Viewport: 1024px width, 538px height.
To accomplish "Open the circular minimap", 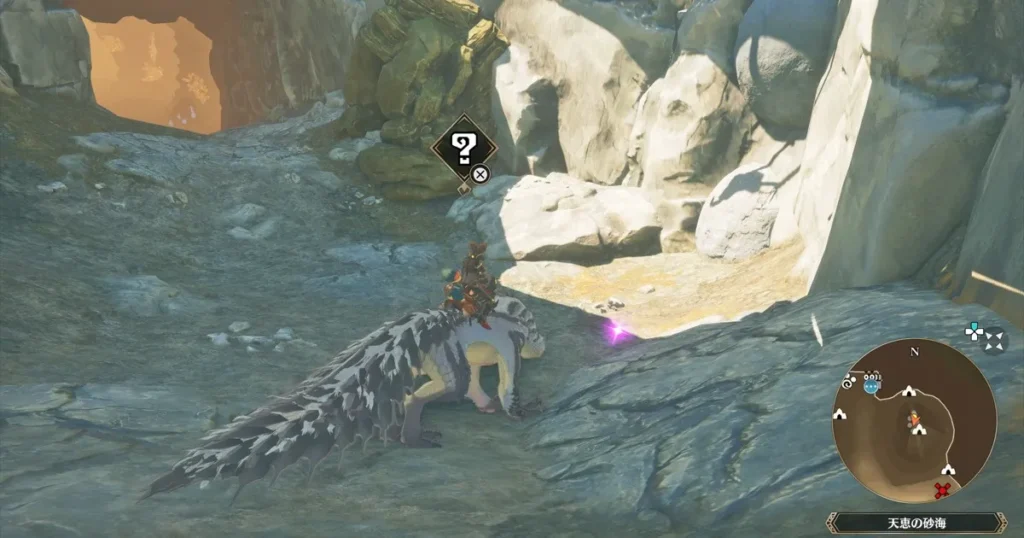I will point(913,420).
